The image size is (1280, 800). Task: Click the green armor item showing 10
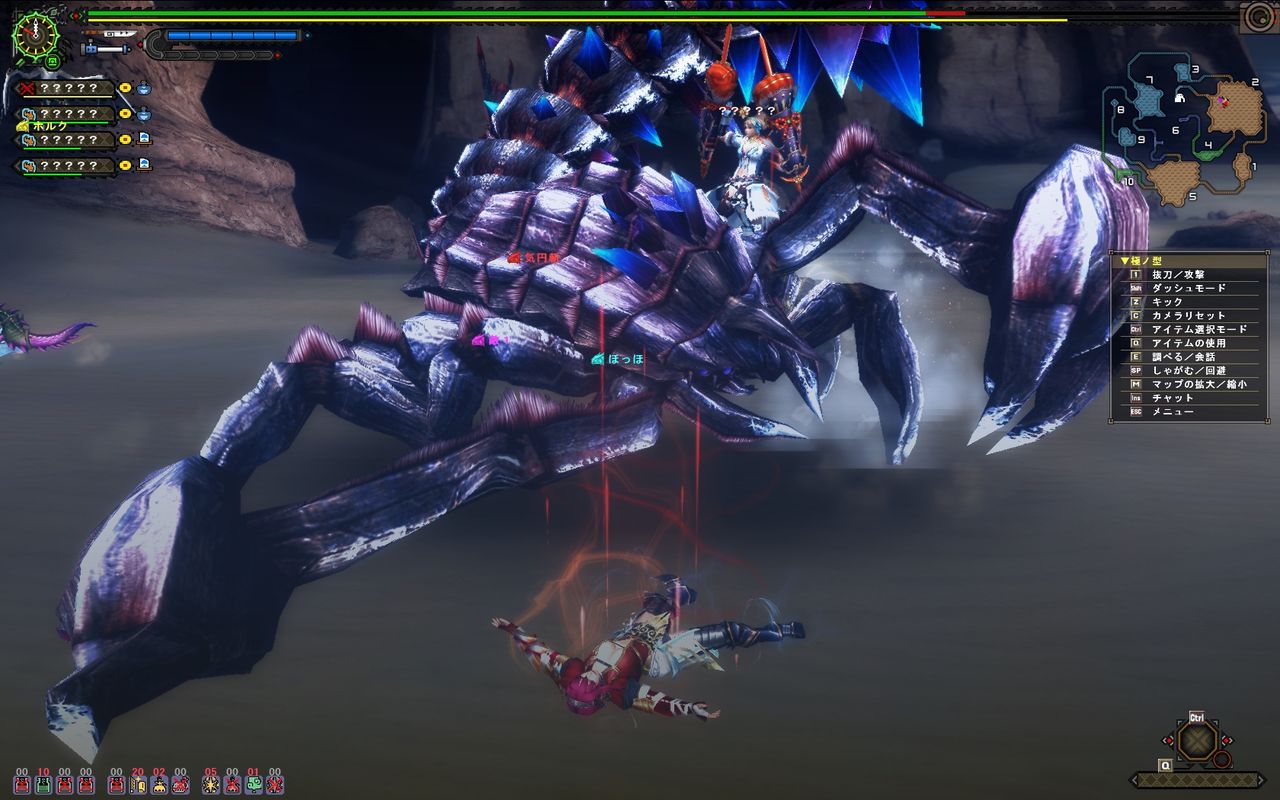(x=43, y=786)
